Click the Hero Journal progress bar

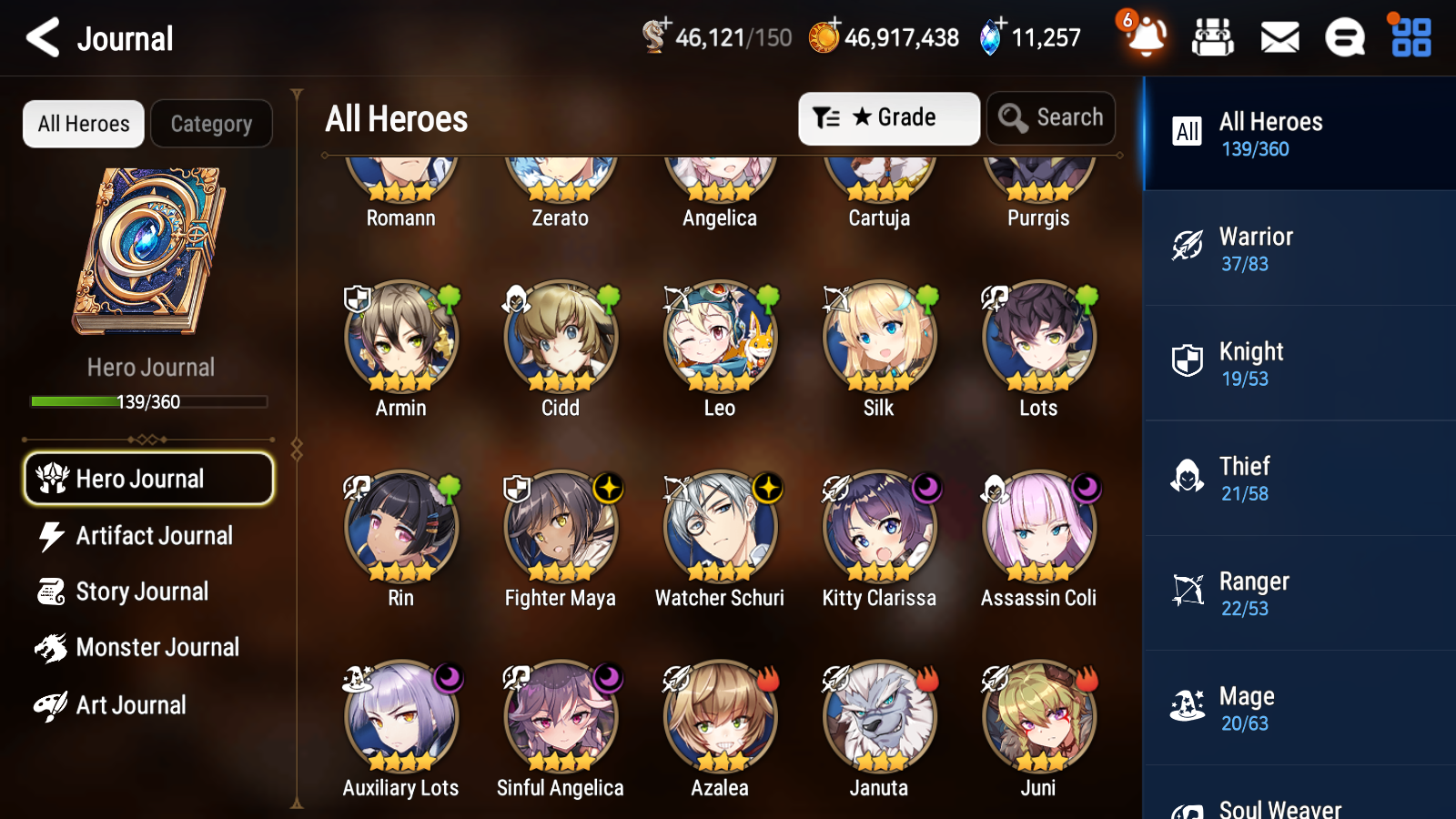point(148,401)
